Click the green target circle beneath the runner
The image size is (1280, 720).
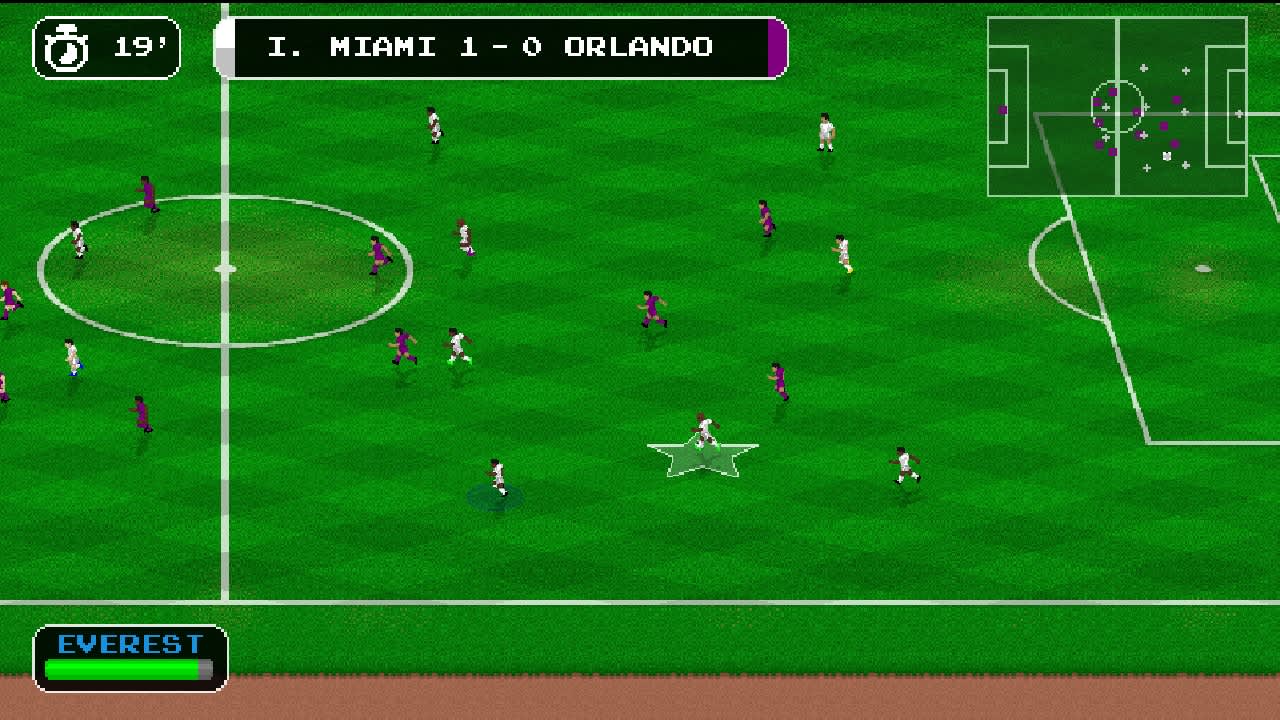point(497,497)
